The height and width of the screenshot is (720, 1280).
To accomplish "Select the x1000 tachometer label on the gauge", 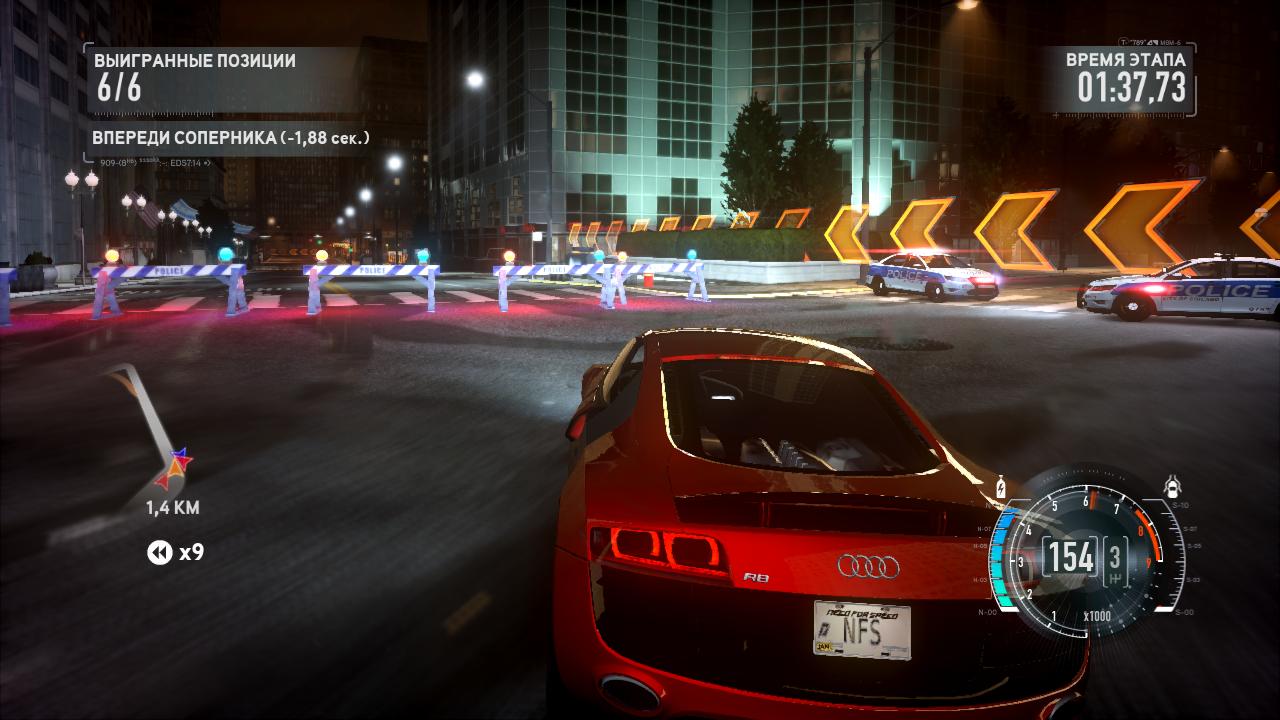I will [1097, 615].
